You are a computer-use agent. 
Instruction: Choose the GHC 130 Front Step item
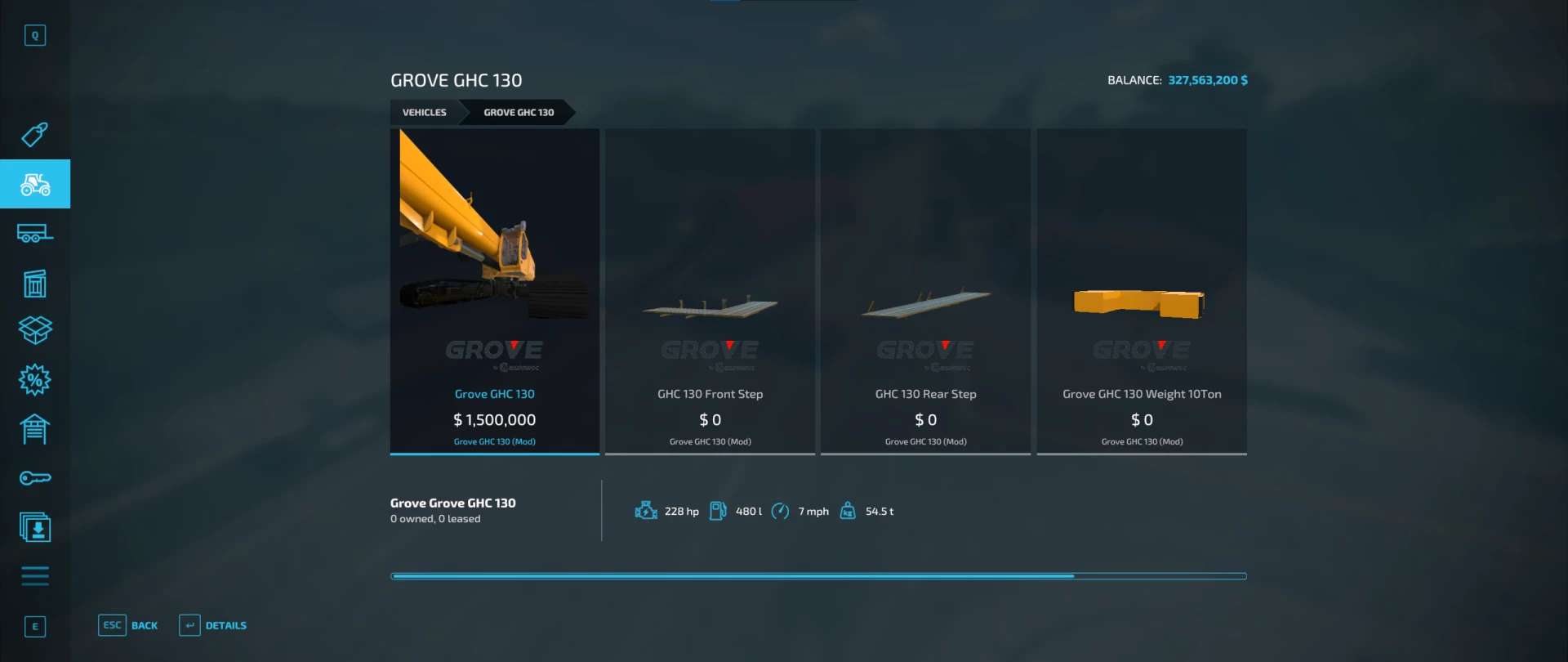click(x=710, y=290)
